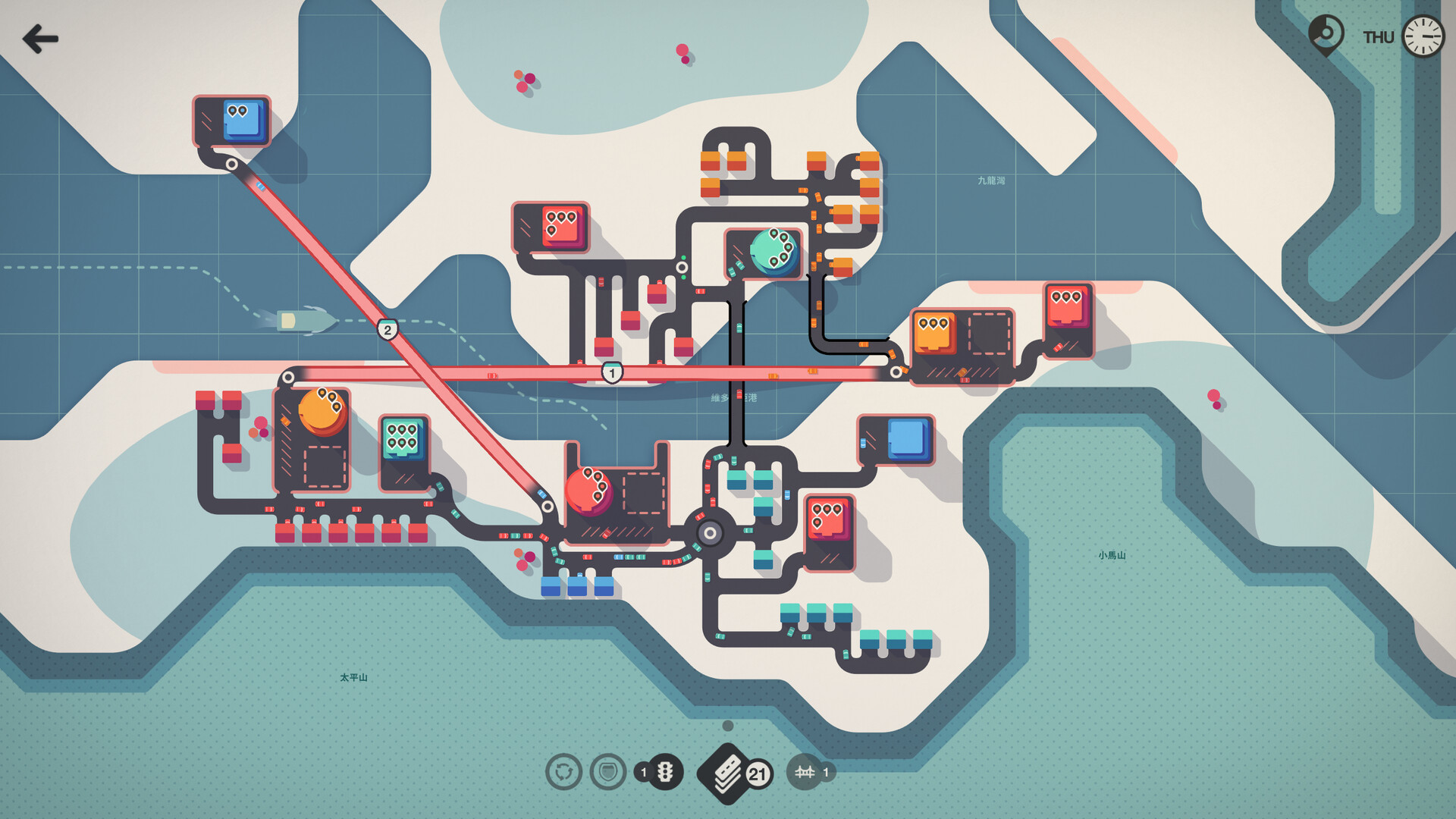Select the roundabout tool icon

tap(563, 772)
